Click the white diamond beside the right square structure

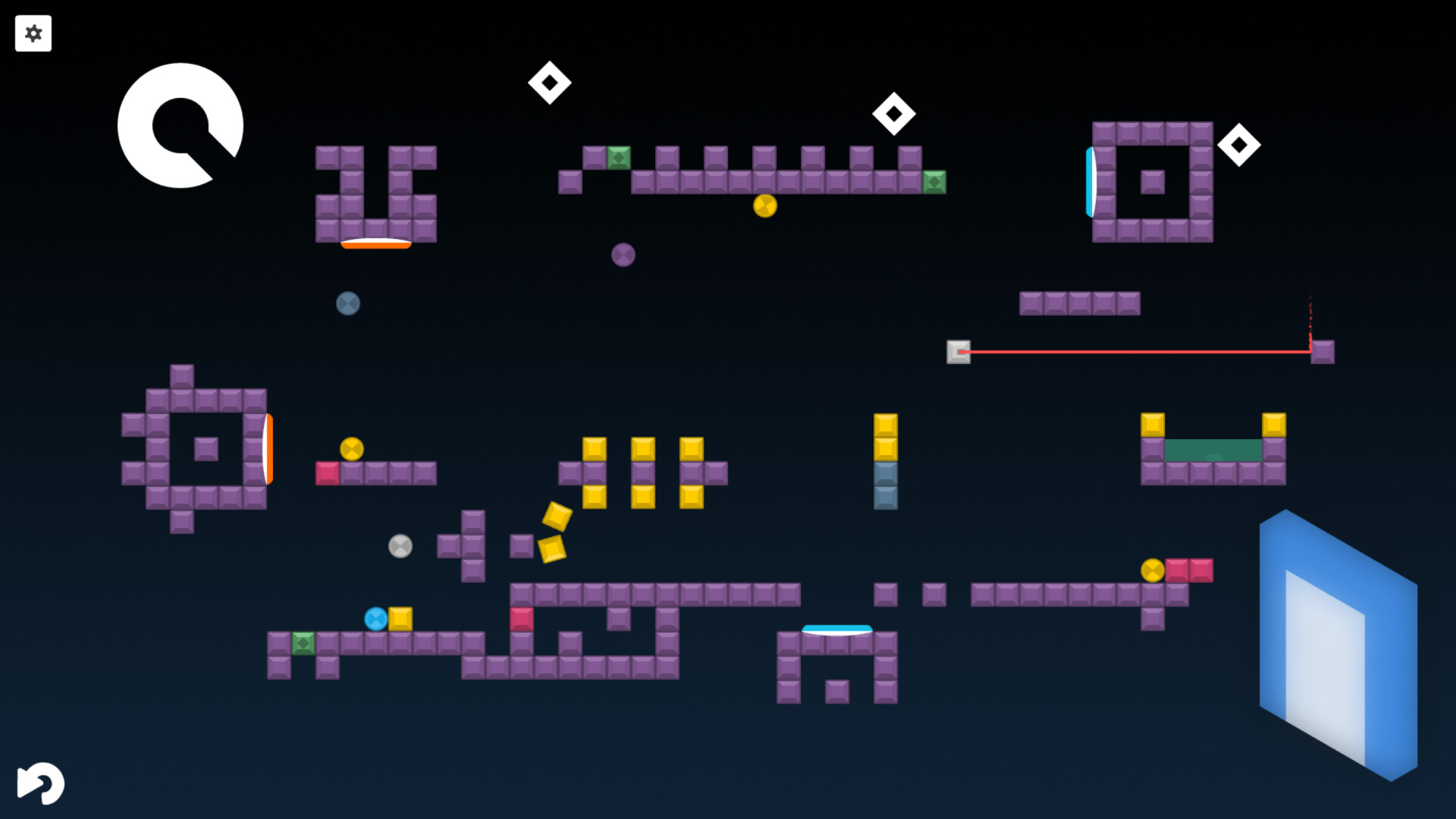[1238, 146]
